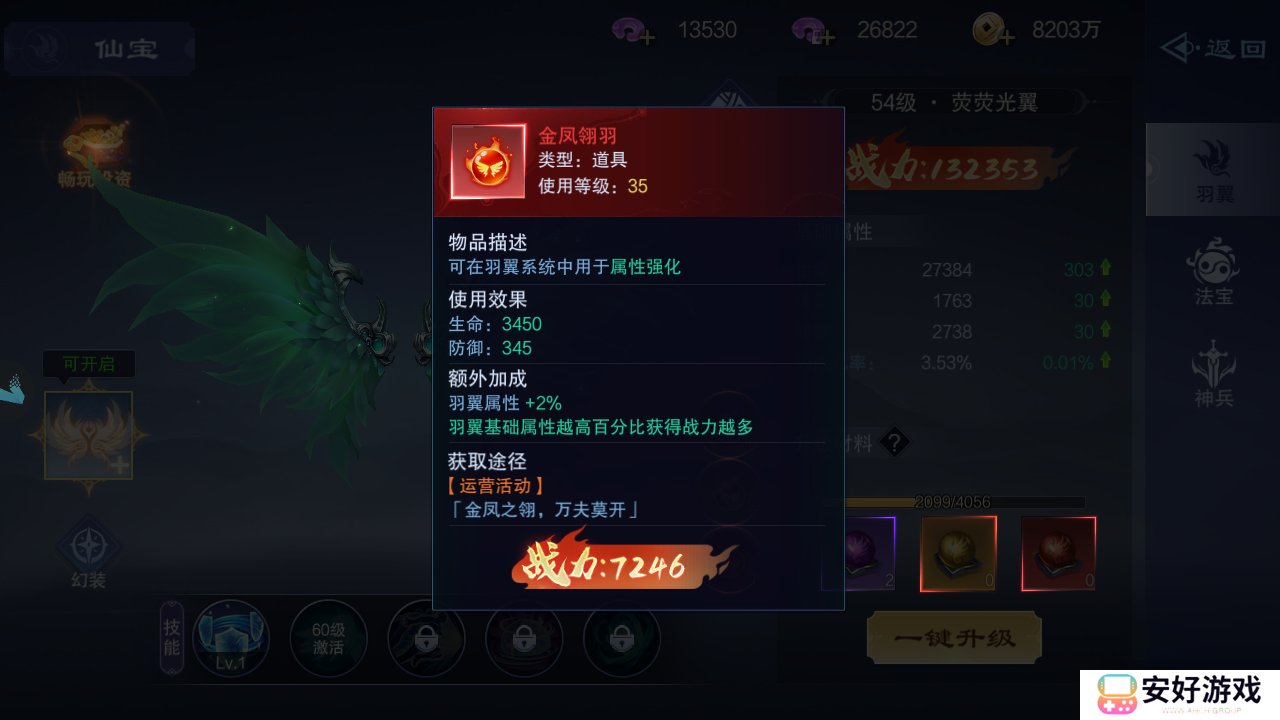Switch to the 神兵 tab

tap(1213, 377)
